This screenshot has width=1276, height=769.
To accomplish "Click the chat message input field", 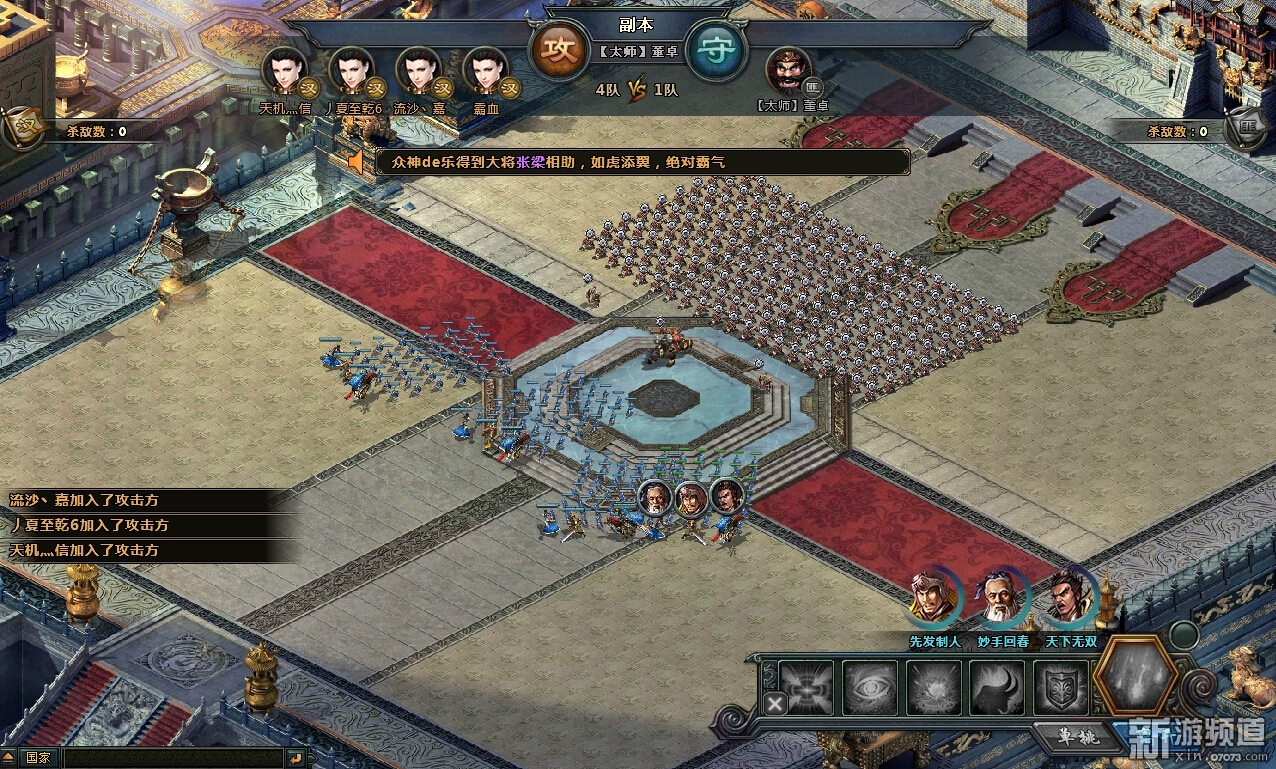I will [x=170, y=758].
